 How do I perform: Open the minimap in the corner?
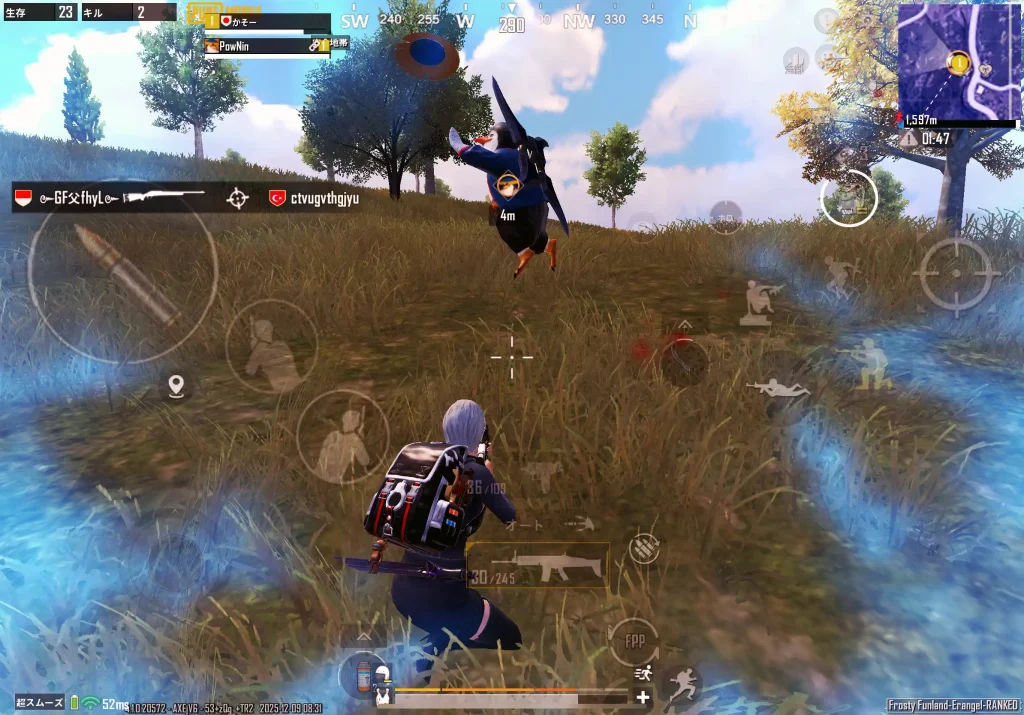pos(959,61)
